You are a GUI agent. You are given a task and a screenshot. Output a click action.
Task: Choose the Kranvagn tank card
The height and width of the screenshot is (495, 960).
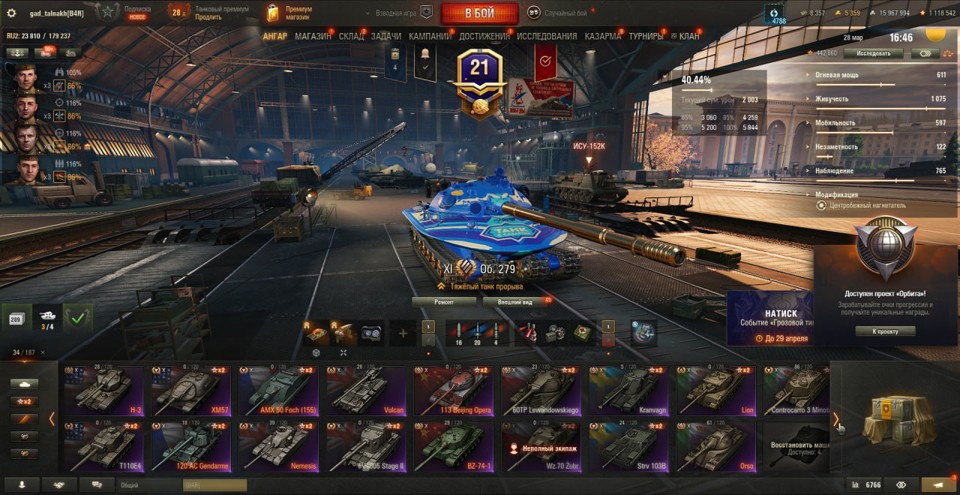click(629, 391)
